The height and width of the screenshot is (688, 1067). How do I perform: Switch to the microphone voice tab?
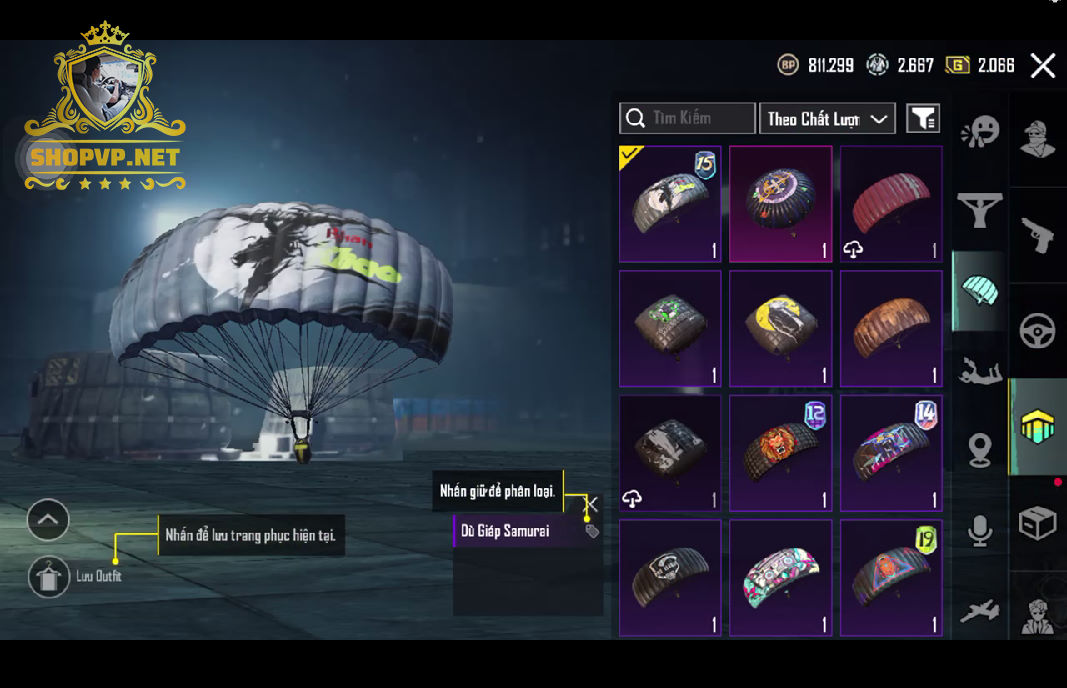pos(980,531)
